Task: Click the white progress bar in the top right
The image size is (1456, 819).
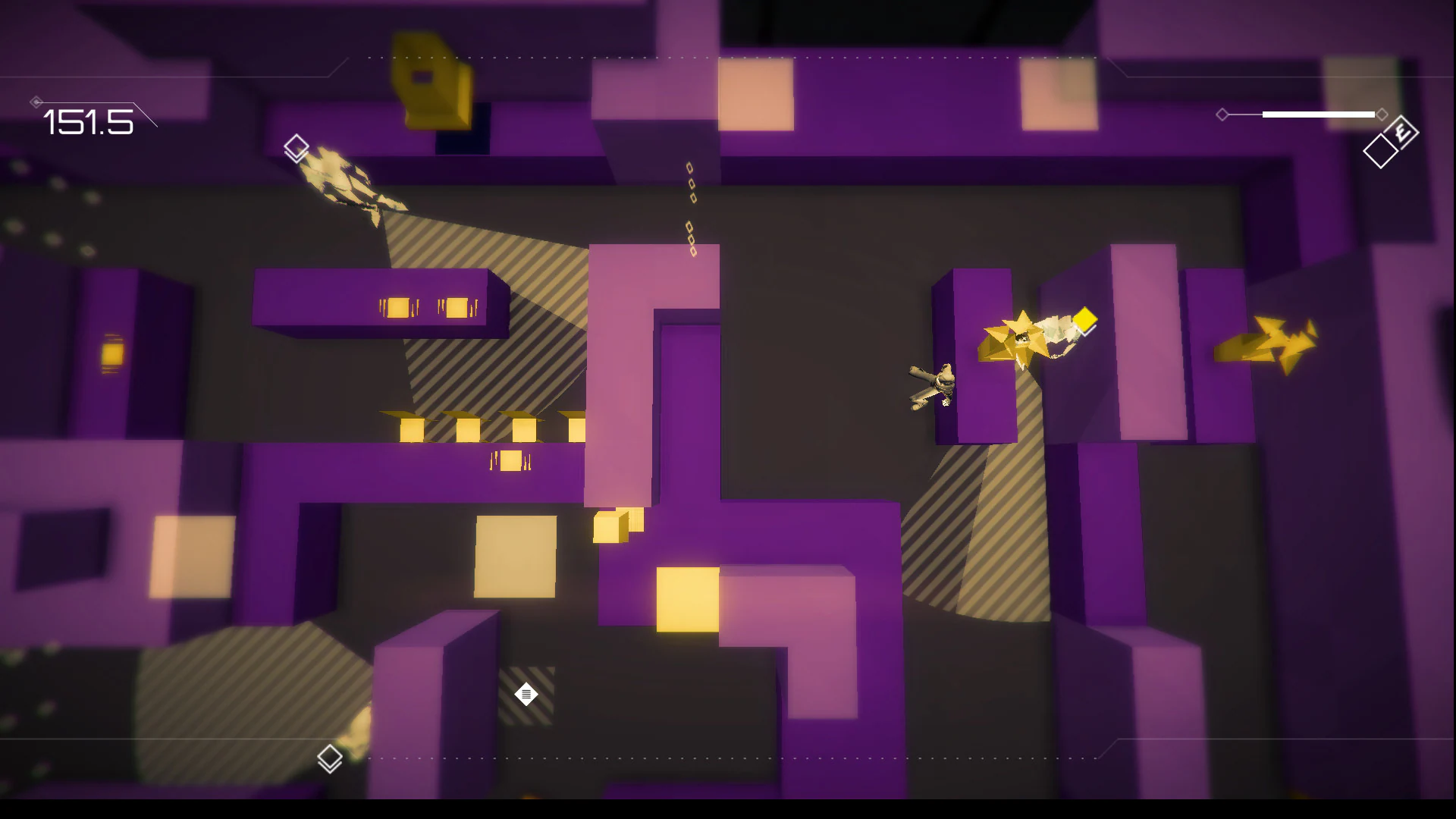Action: [x=1319, y=115]
